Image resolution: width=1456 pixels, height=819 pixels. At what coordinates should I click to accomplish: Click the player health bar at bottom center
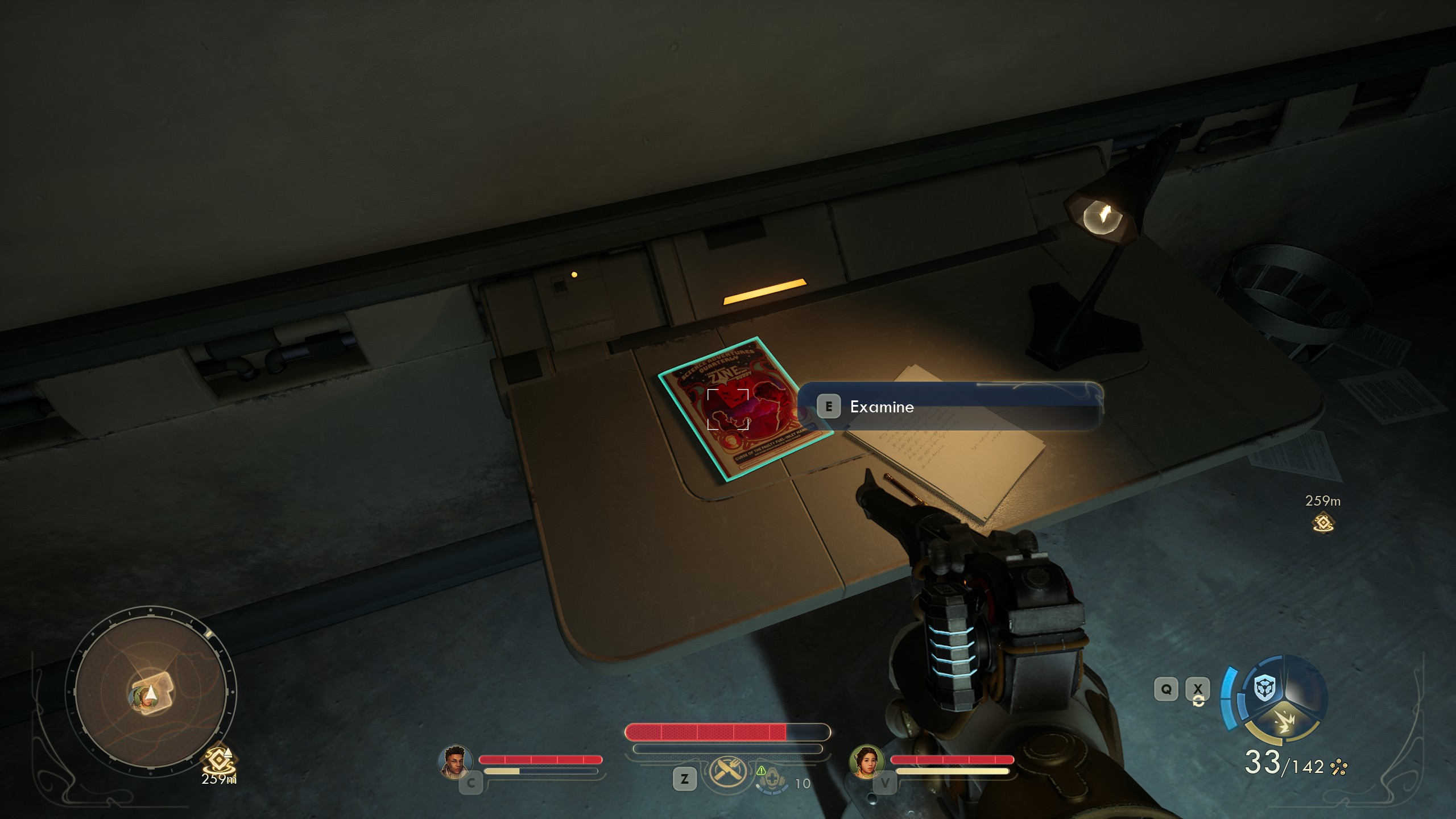coord(725,733)
